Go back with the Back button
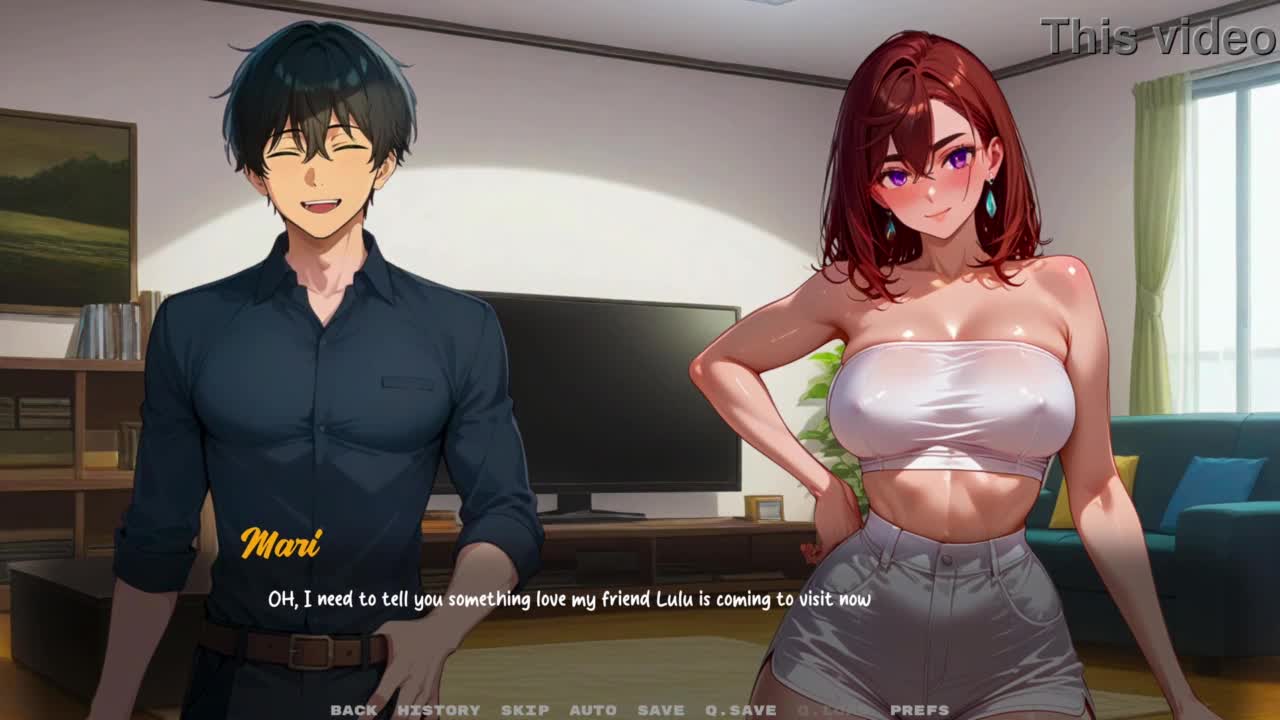Image resolution: width=1280 pixels, height=720 pixels. tap(354, 710)
